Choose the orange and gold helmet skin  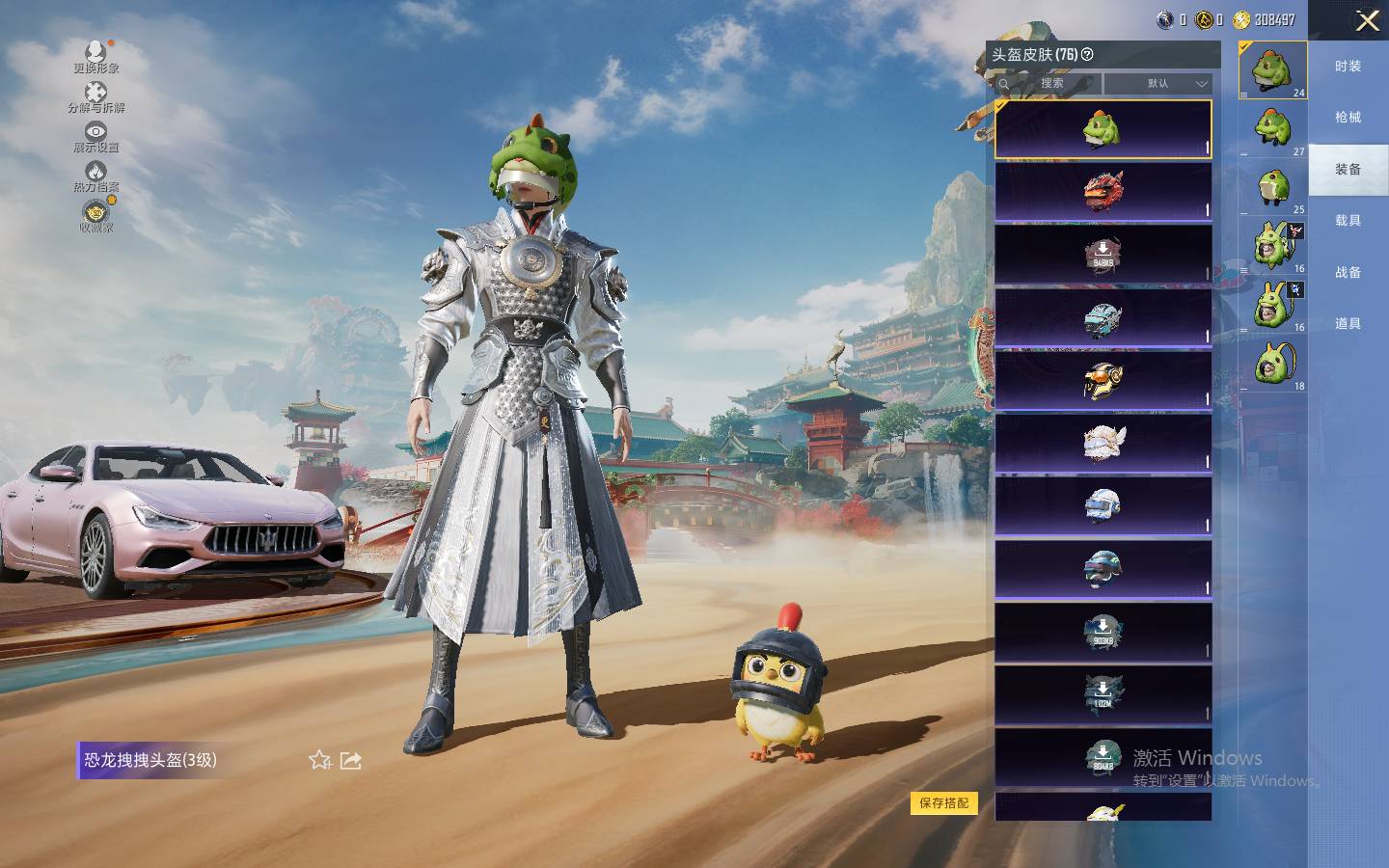click(x=1103, y=379)
